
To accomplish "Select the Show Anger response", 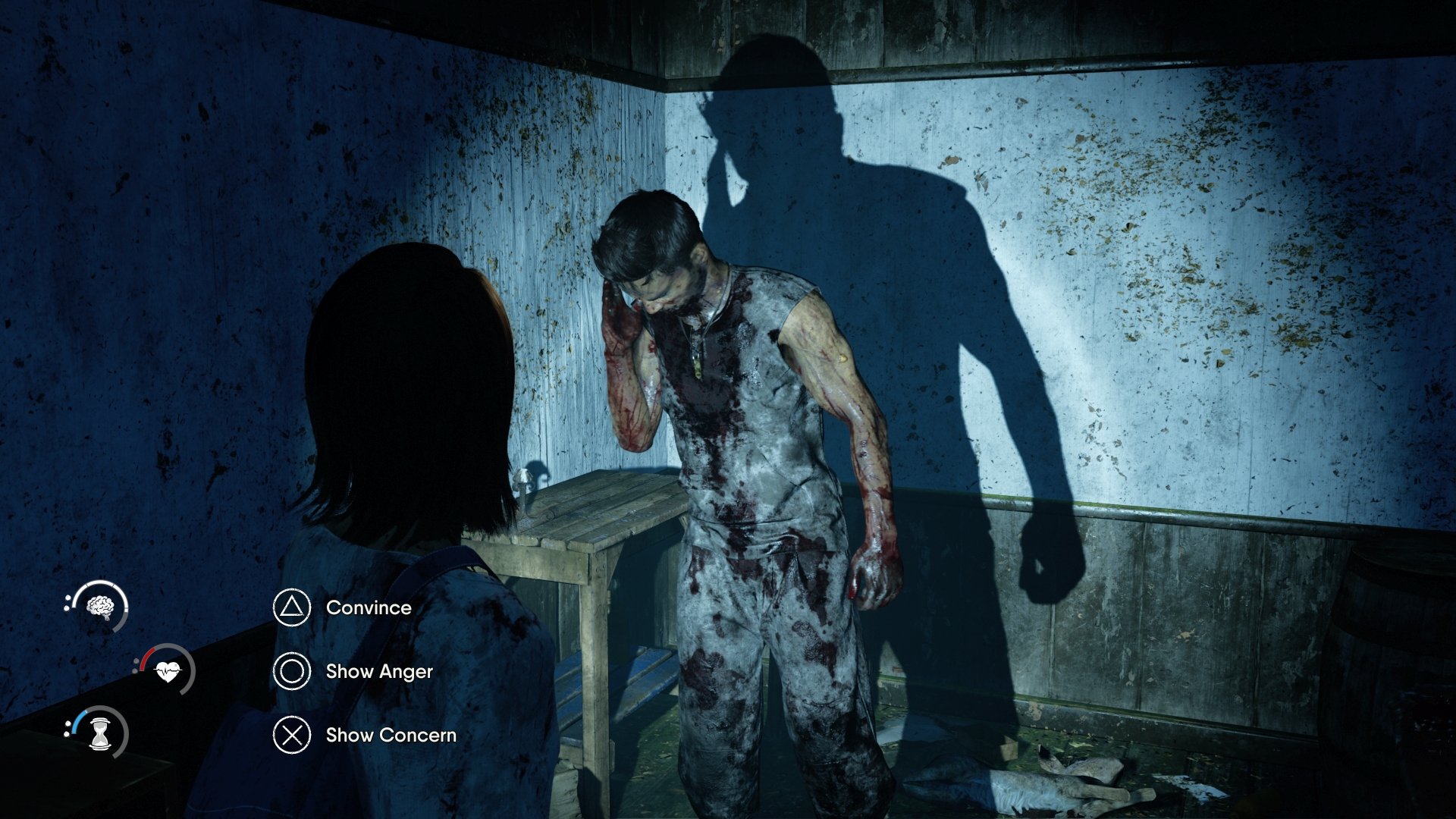I will coord(378,671).
